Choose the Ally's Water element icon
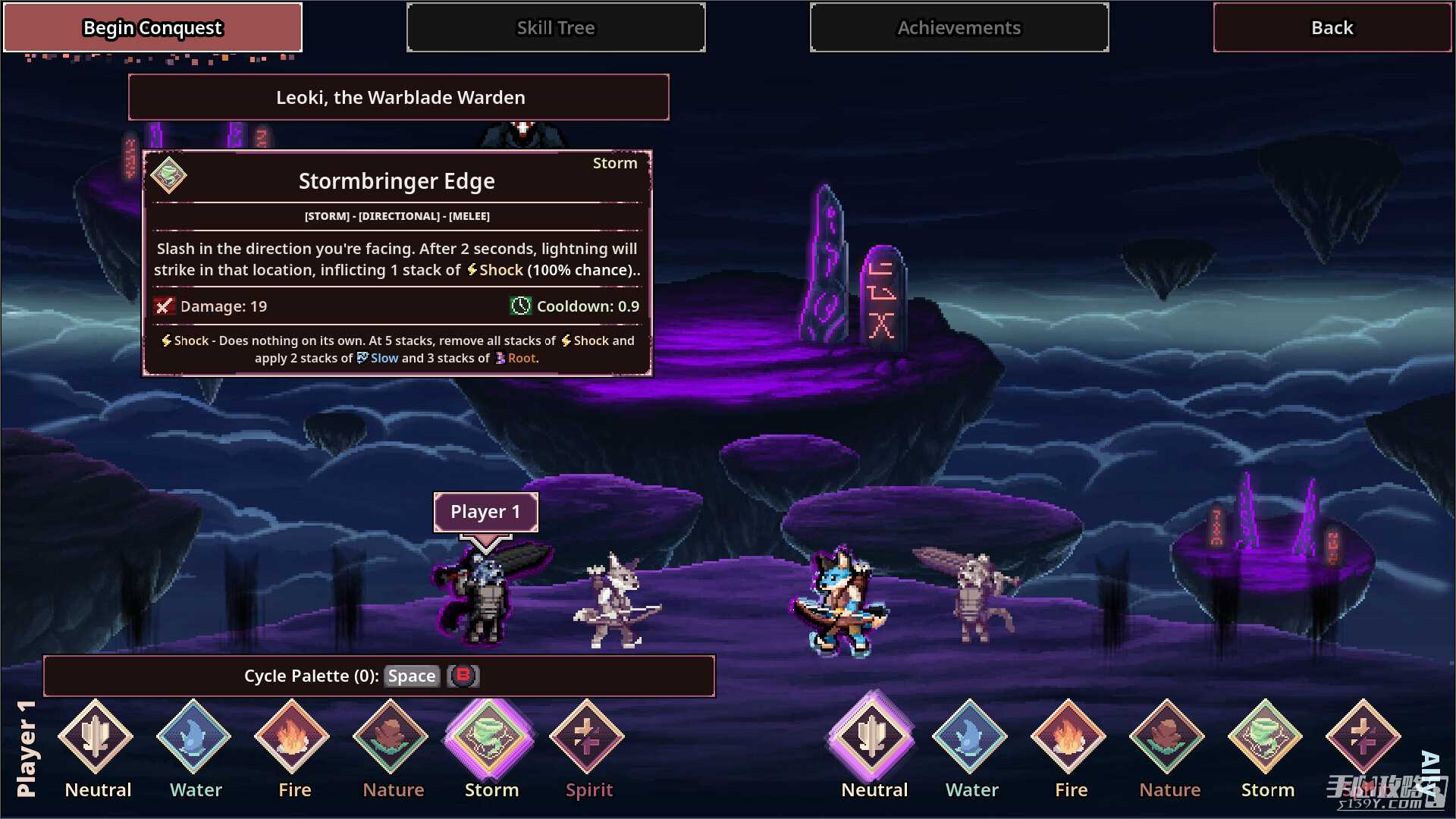The width and height of the screenshot is (1456, 819). (x=971, y=737)
